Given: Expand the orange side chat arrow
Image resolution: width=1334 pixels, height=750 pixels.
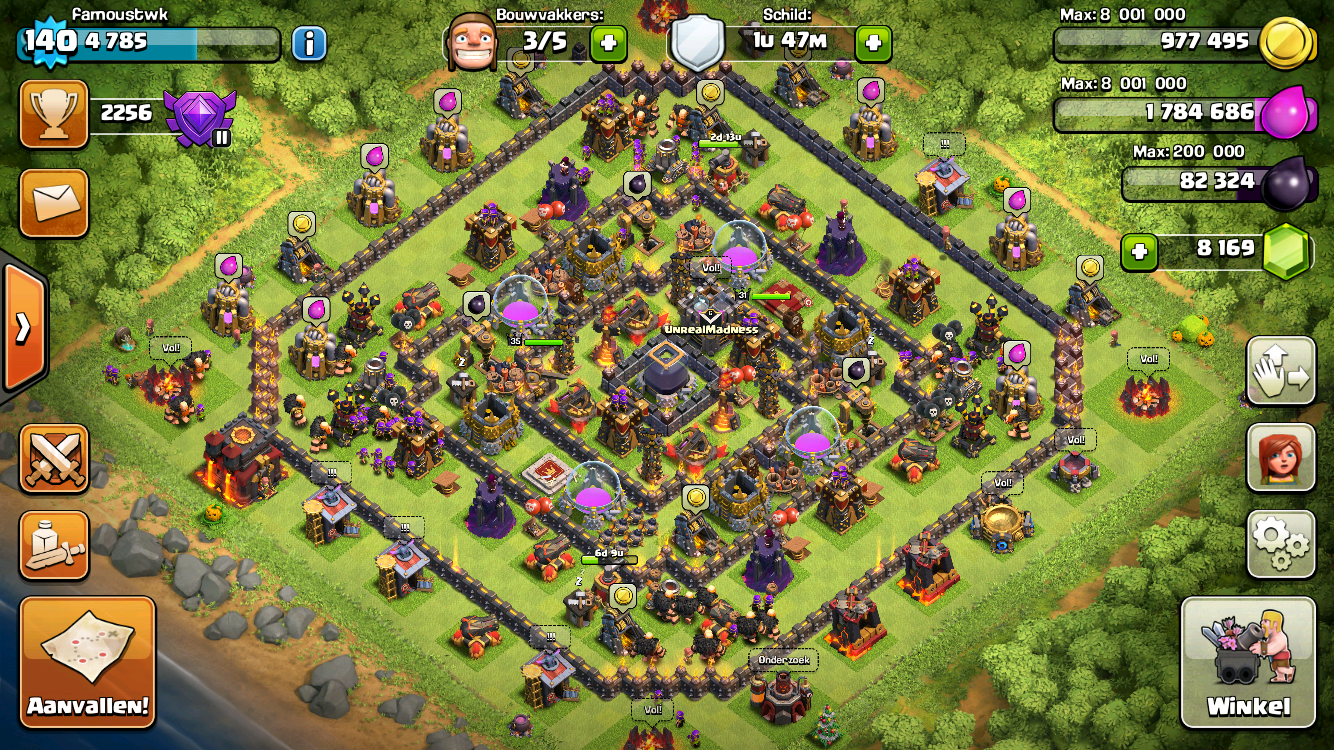Looking at the screenshot, I should tap(22, 327).
